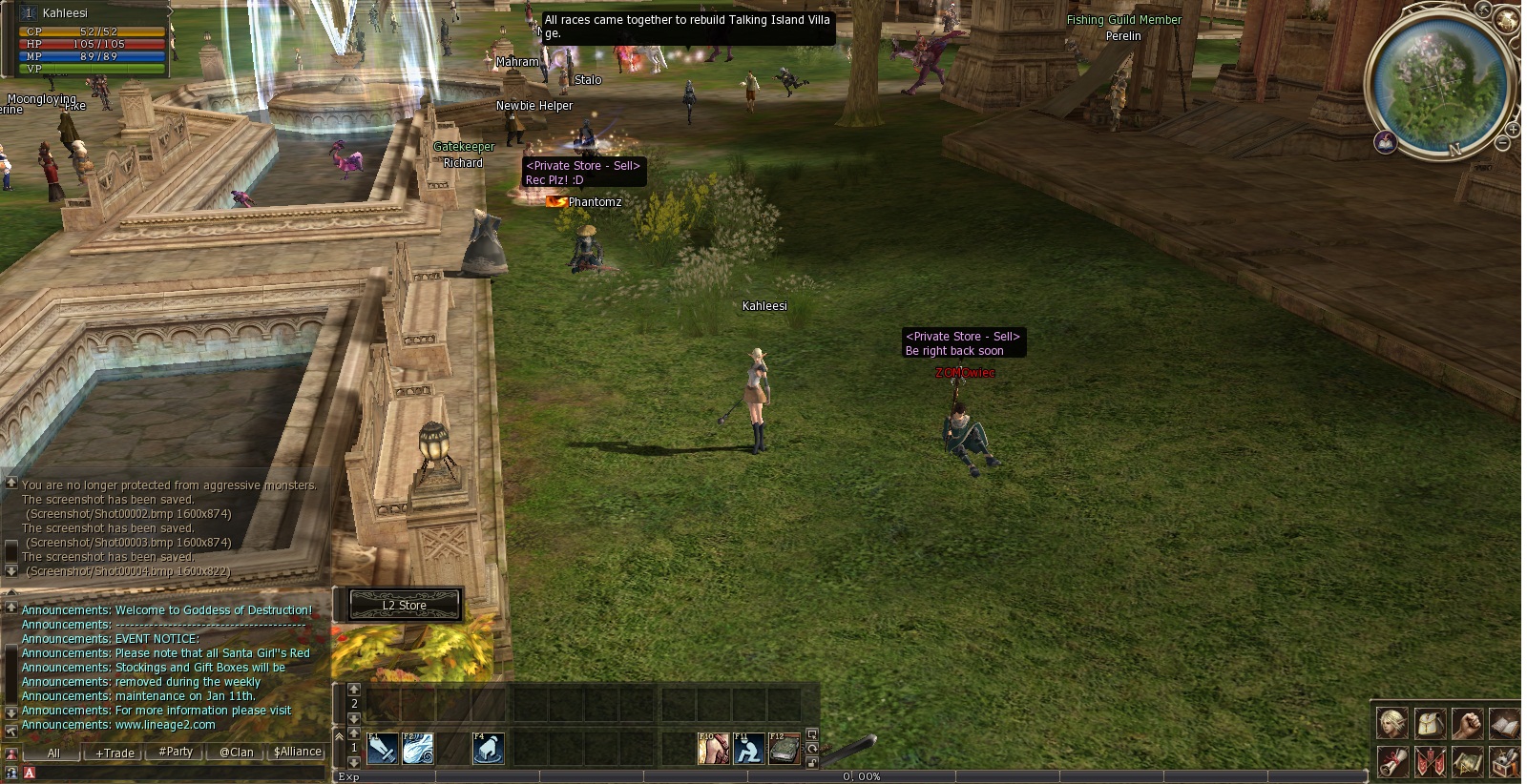This screenshot has width=1527, height=784.
Task: Open the quest scroll icon
Action: 1392,762
